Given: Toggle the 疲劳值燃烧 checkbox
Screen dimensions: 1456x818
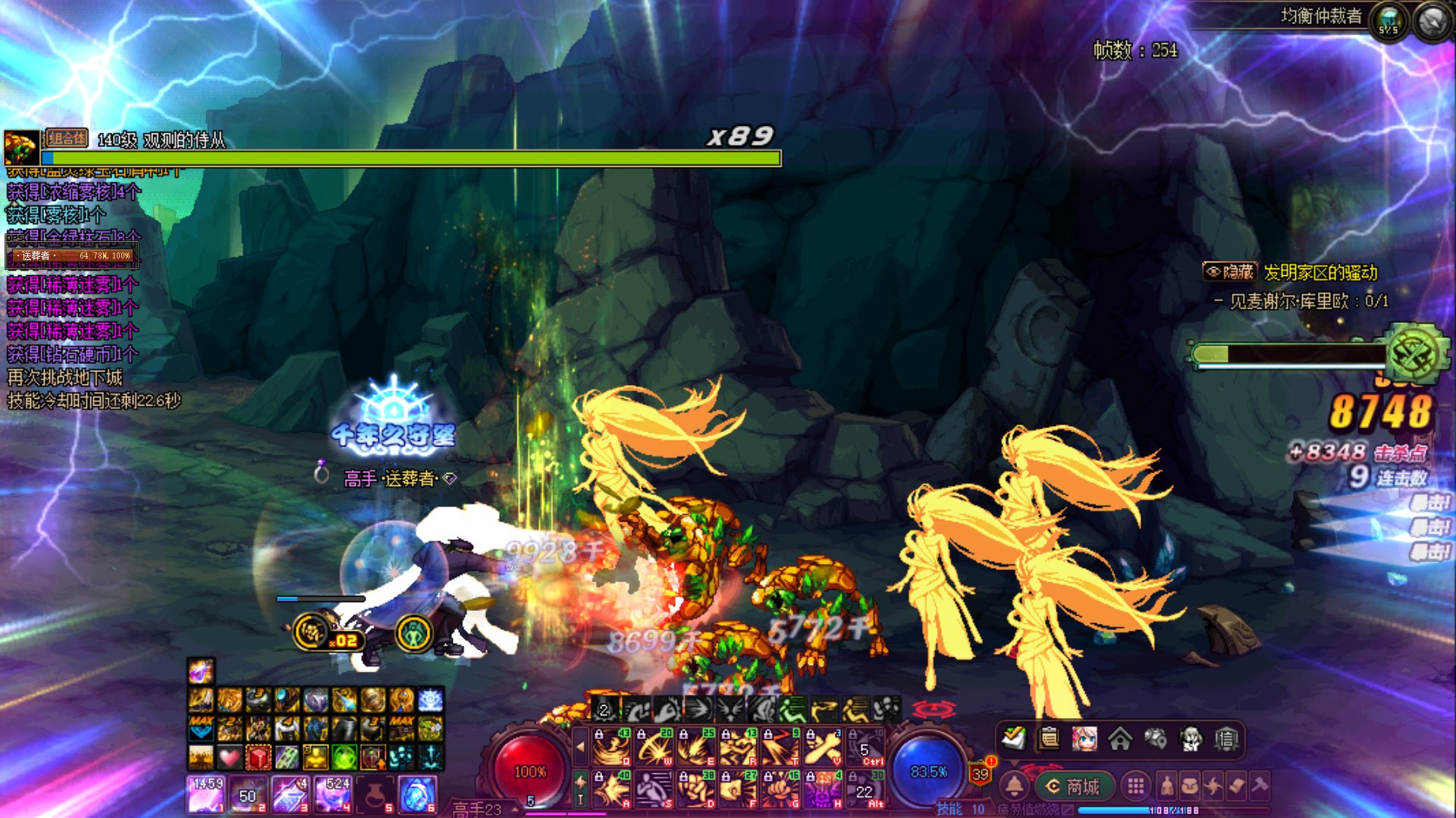Looking at the screenshot, I should coord(1068,810).
